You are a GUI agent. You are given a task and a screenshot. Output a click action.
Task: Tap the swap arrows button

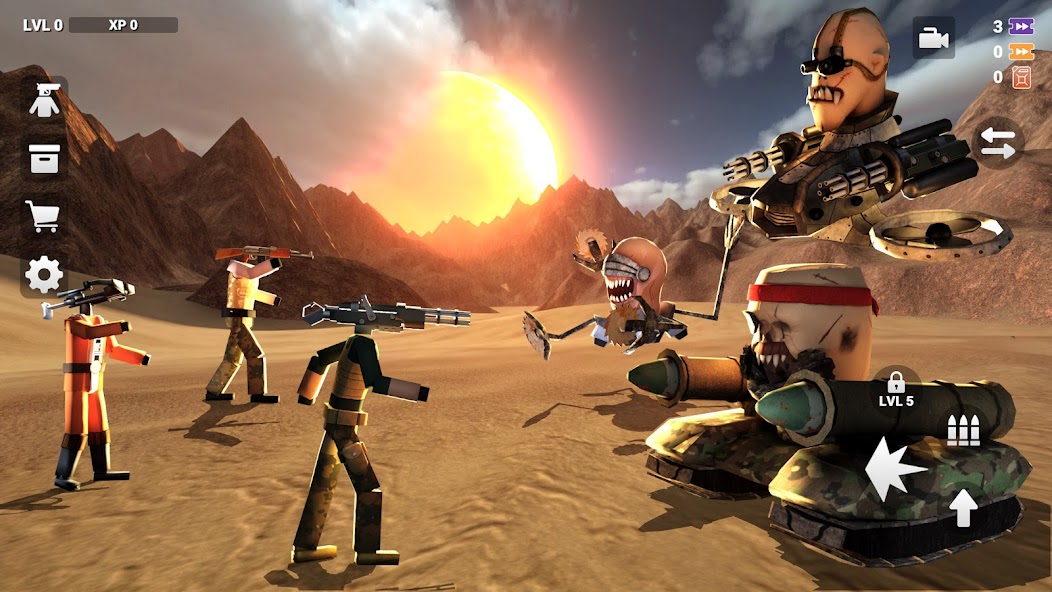tap(997, 143)
